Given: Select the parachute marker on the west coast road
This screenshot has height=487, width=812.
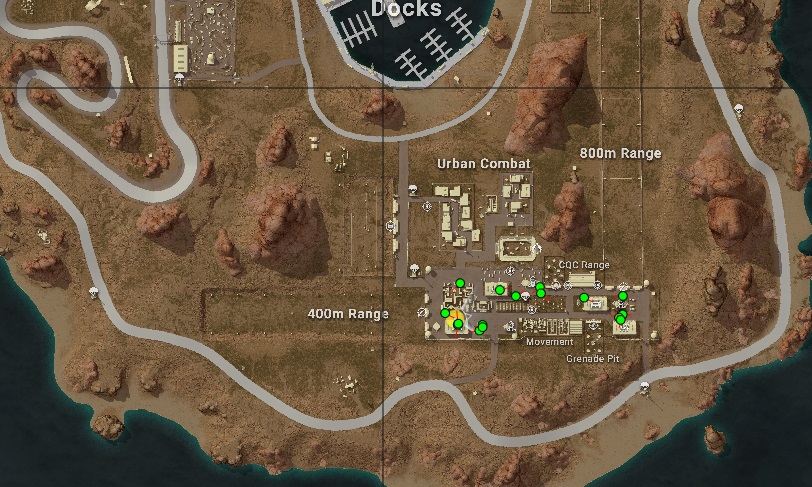Looking at the screenshot, I should [95, 292].
